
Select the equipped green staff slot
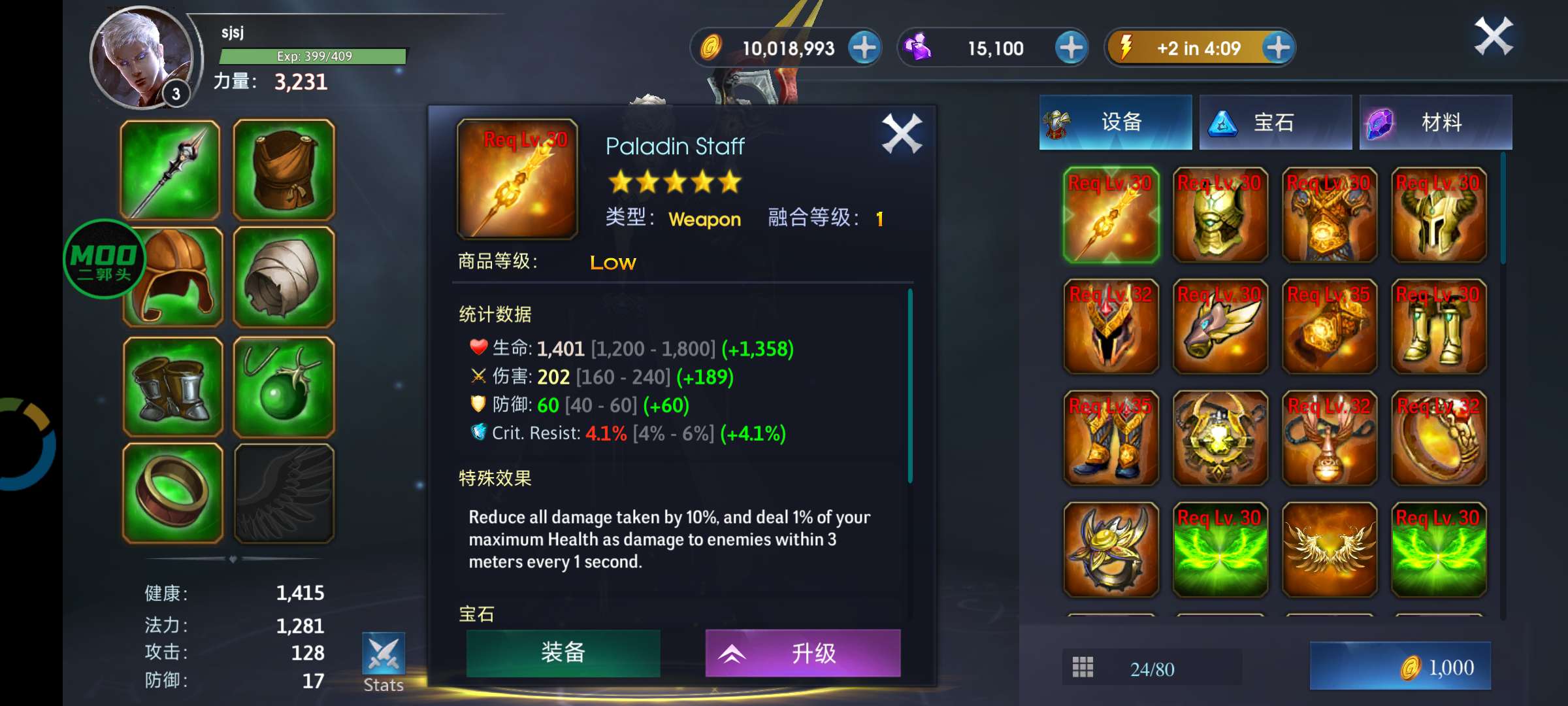(171, 169)
